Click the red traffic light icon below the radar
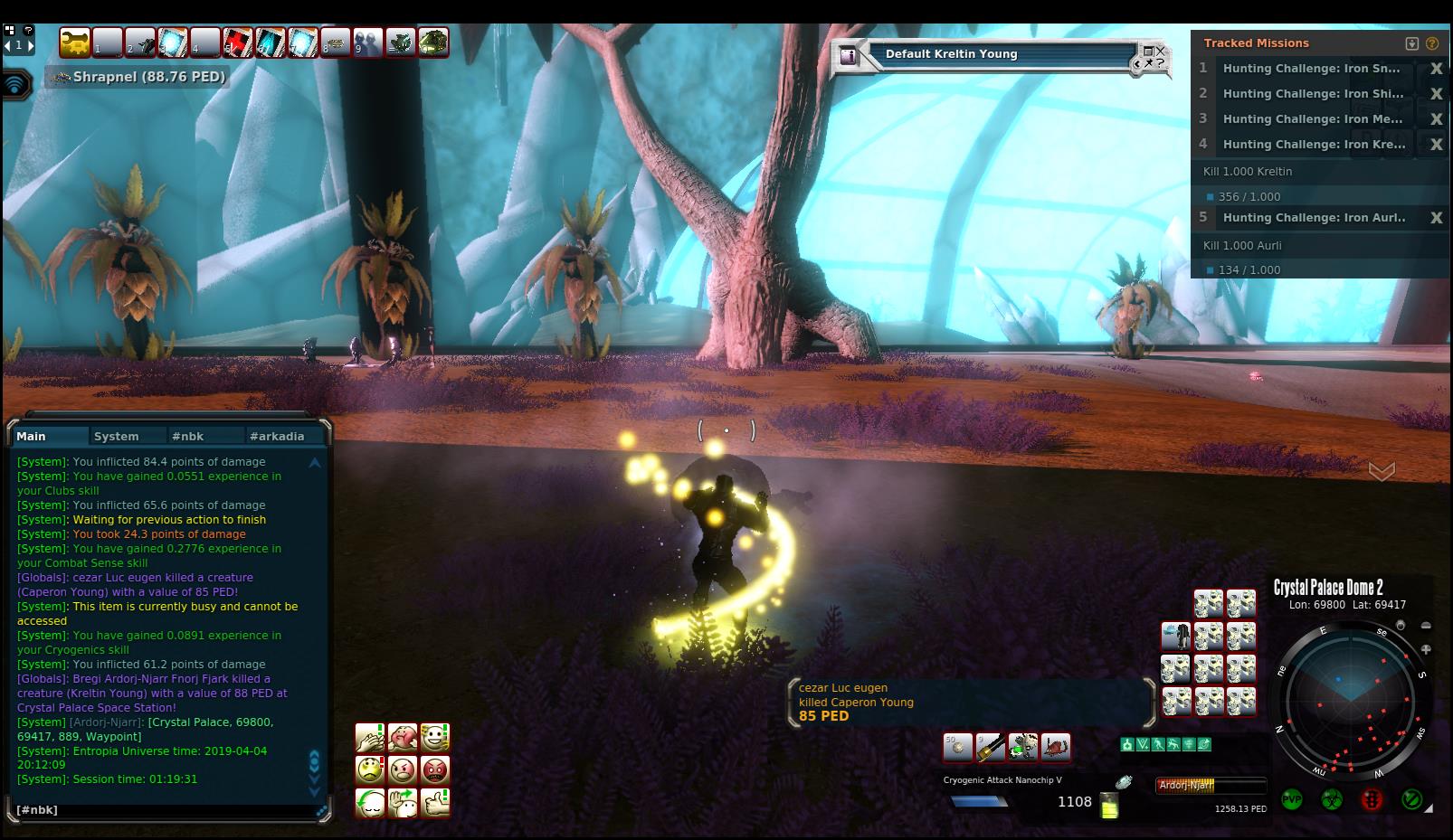 [x=1372, y=800]
